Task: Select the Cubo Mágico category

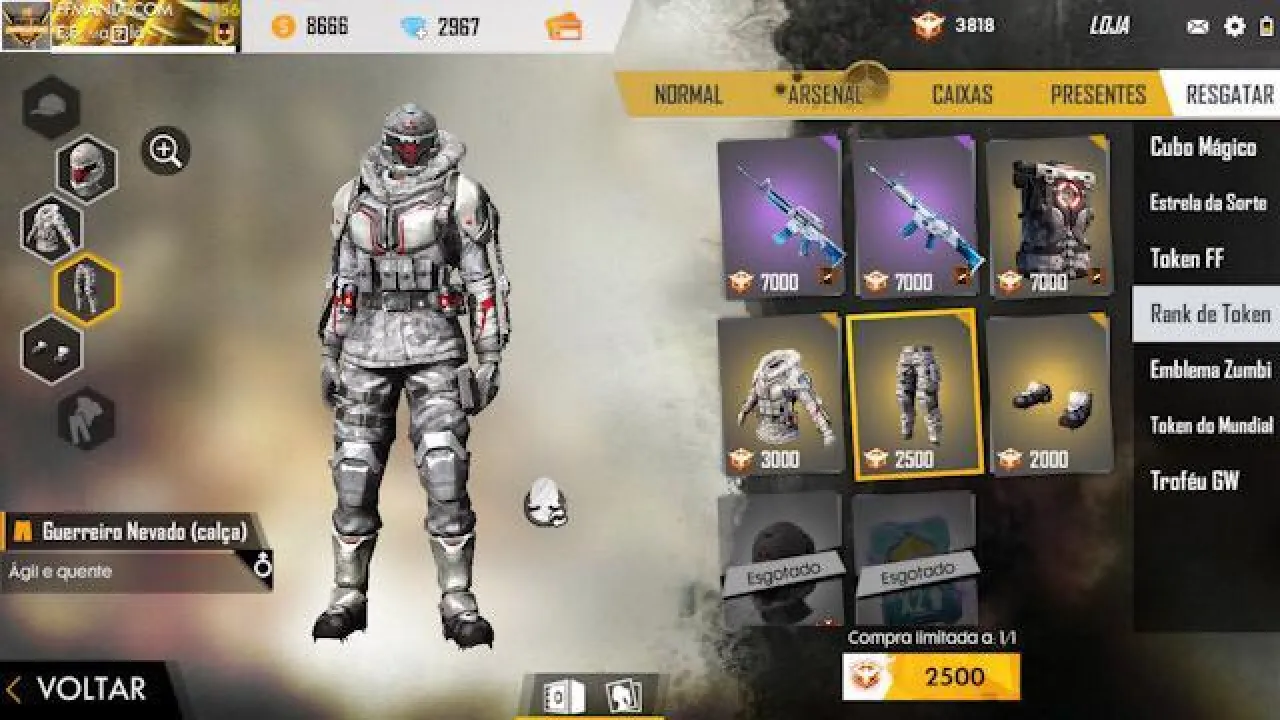Action: coord(1203,147)
